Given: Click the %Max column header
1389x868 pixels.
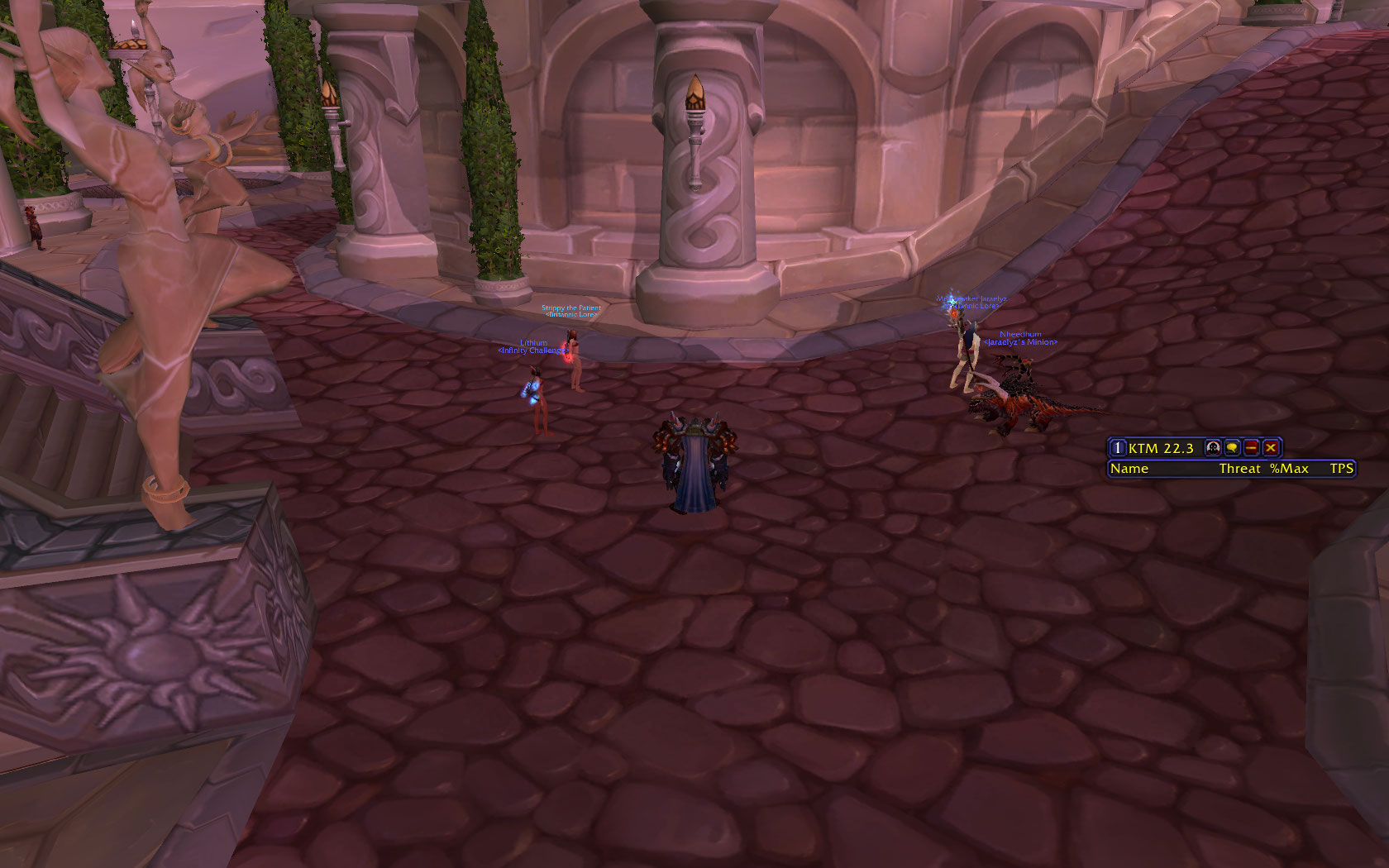Looking at the screenshot, I should pyautogui.click(x=1289, y=469).
